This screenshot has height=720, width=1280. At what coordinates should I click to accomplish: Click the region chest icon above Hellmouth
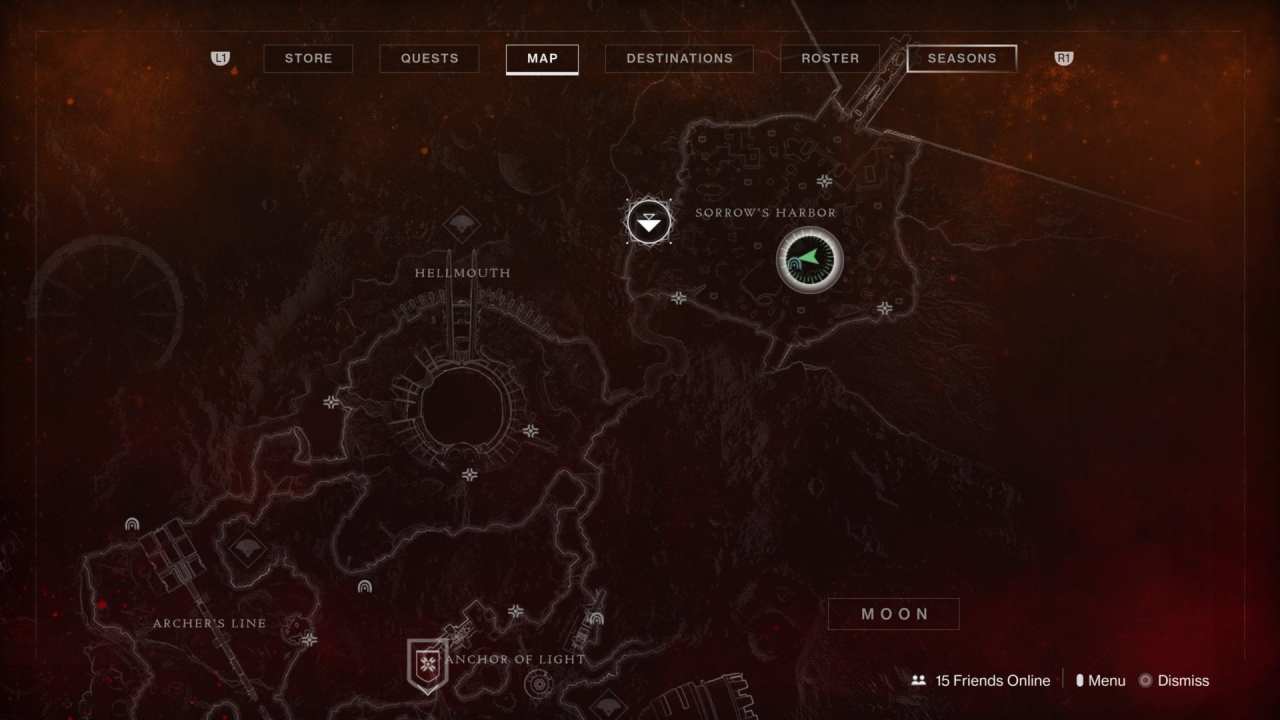coord(460,224)
